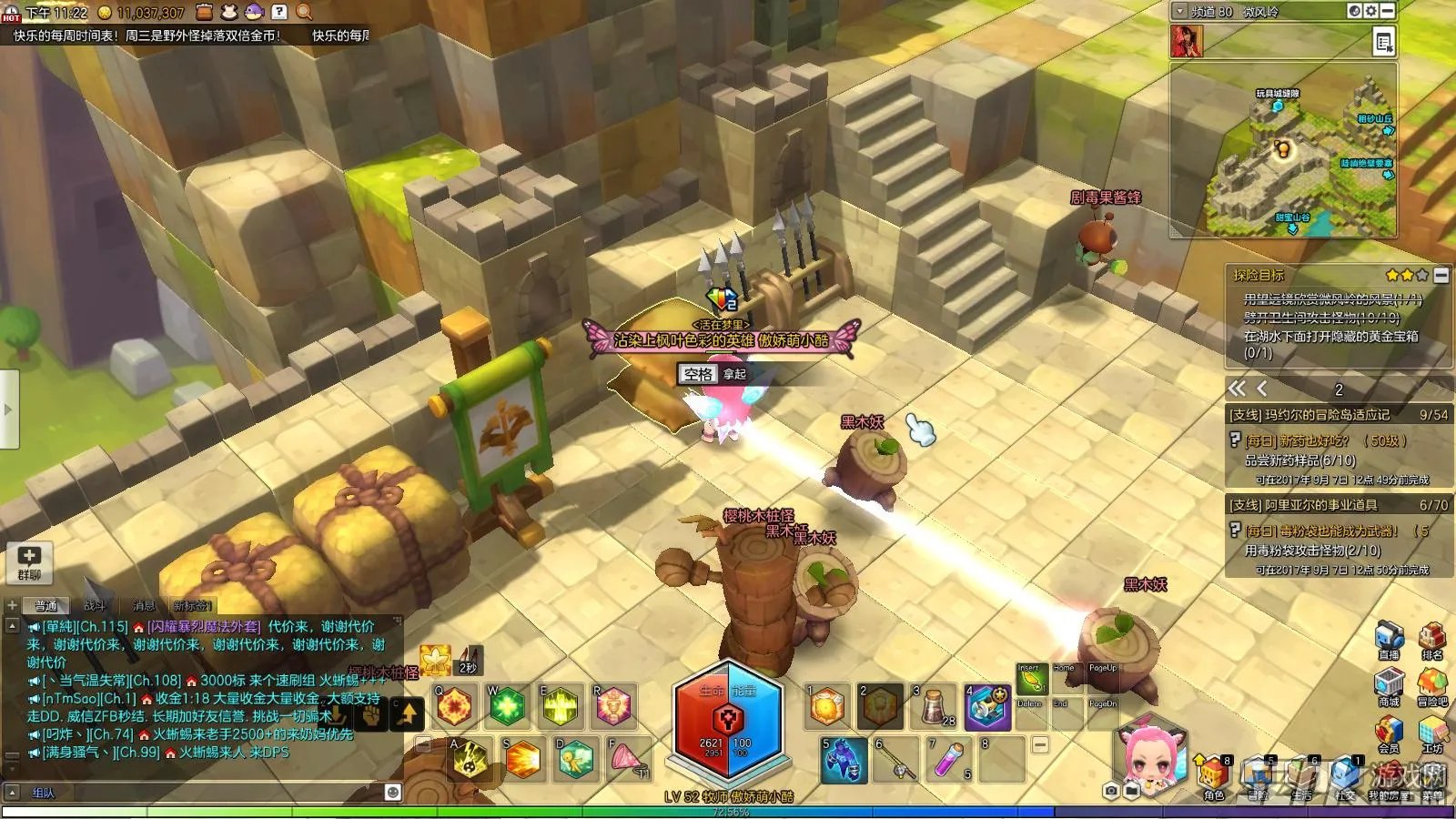Open the question mark help icon
1456x819 pixels.
[x=279, y=12]
